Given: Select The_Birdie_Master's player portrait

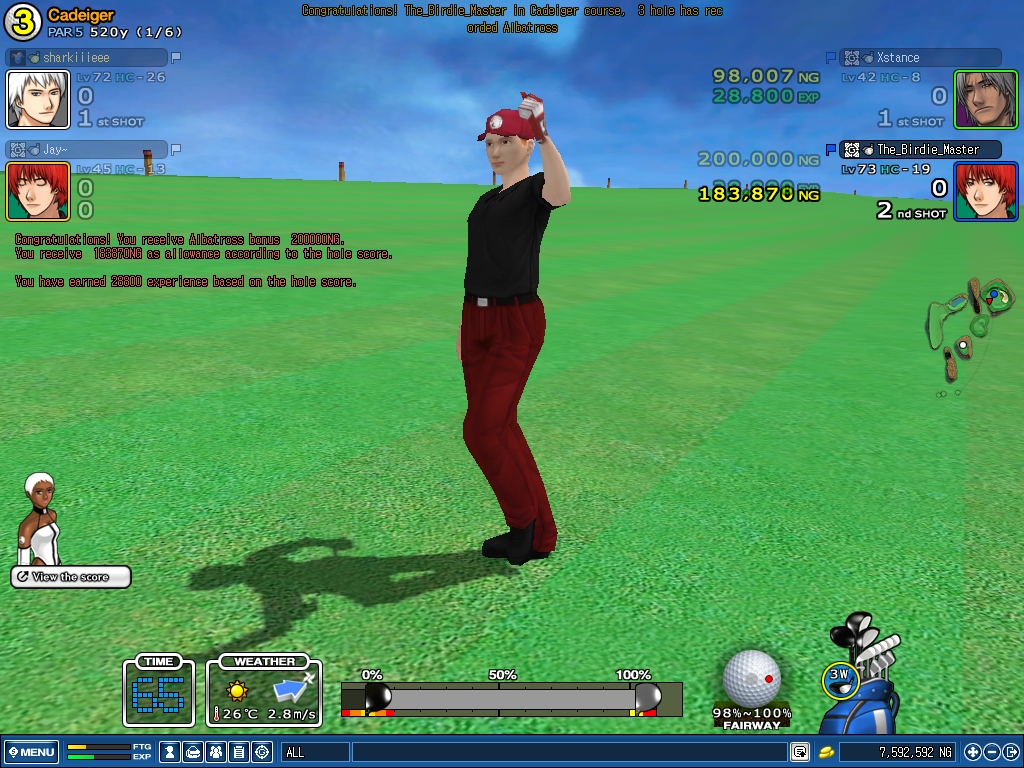Looking at the screenshot, I should 986,191.
